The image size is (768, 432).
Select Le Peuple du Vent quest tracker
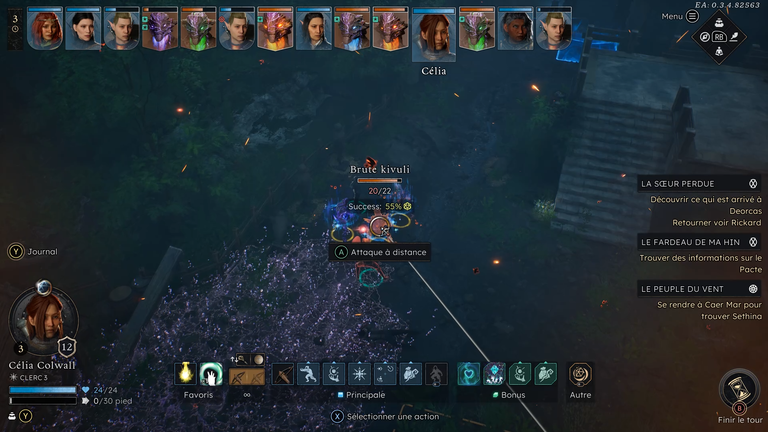tap(699, 288)
